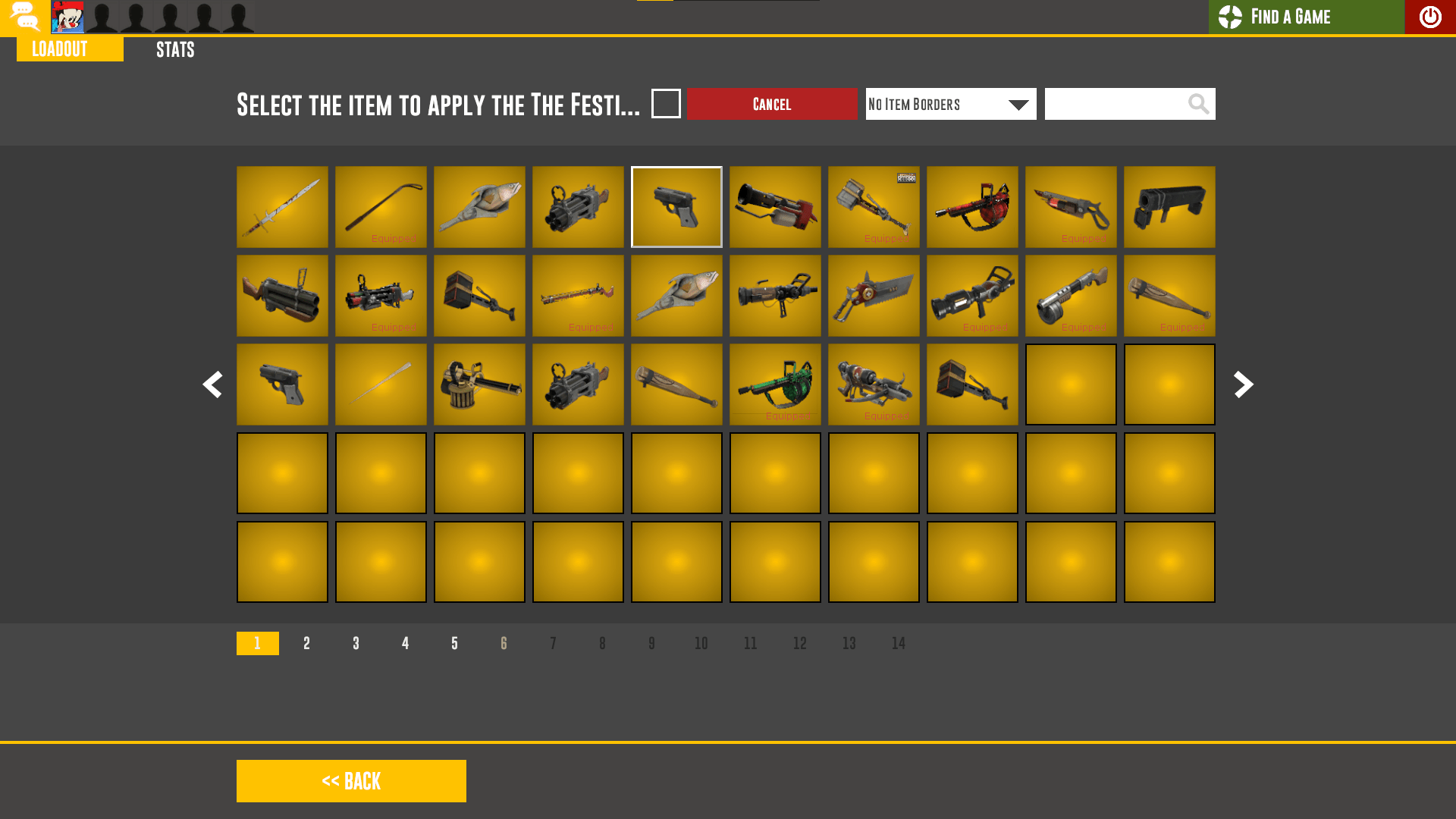Open the chat bubble icon top left
Viewport: 1456px width, 819px height.
pyautogui.click(x=25, y=17)
